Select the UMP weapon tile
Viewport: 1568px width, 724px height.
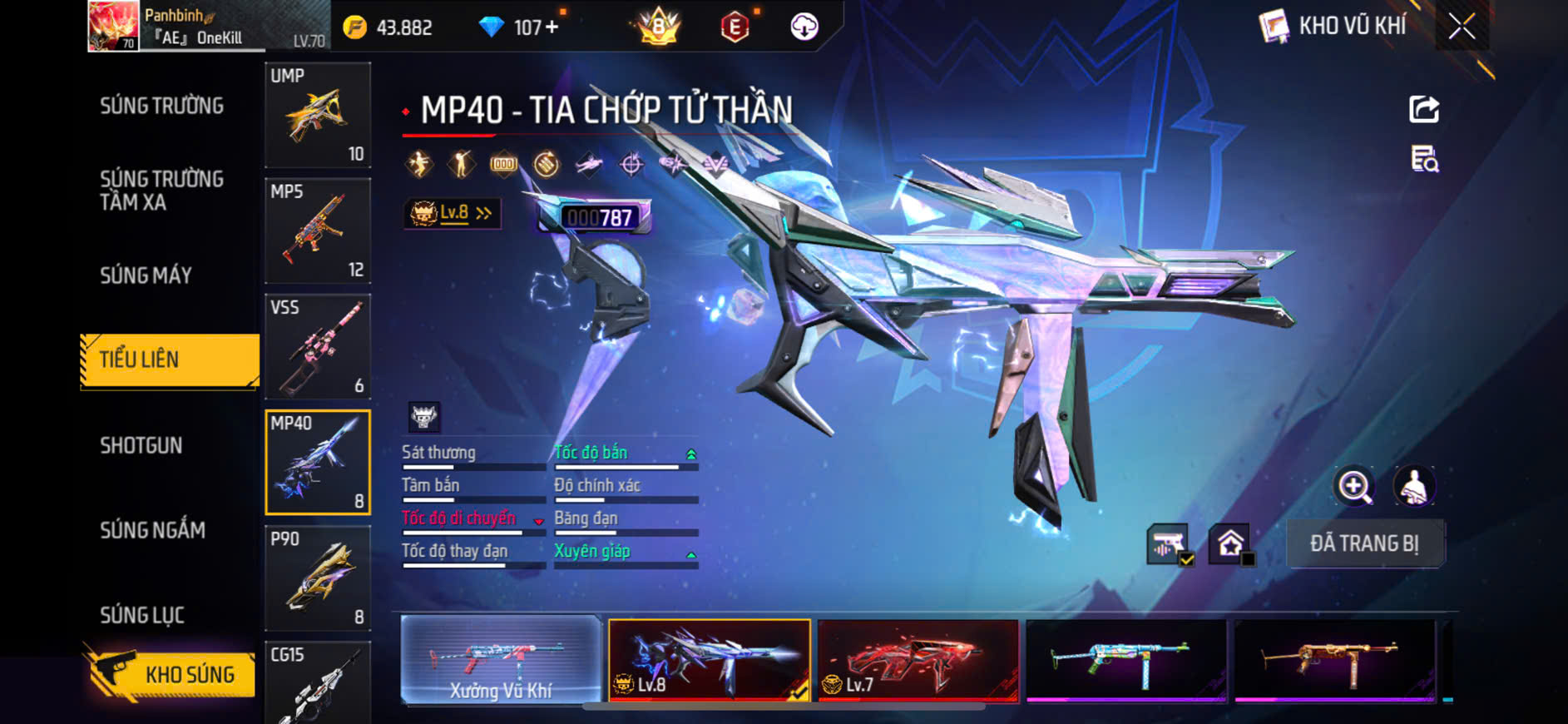(318, 115)
